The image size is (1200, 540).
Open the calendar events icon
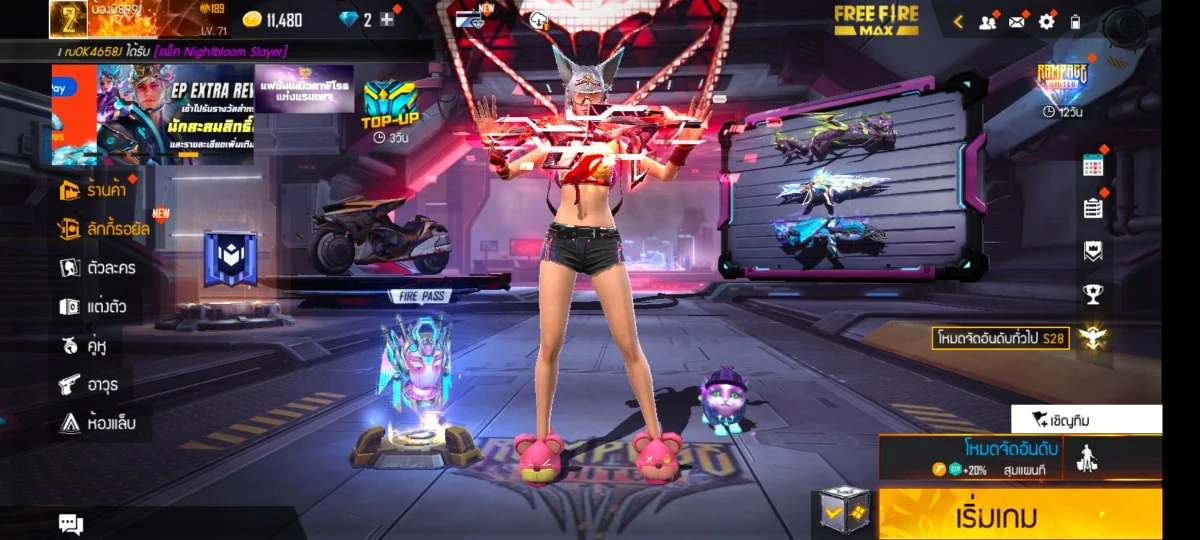(x=1093, y=166)
